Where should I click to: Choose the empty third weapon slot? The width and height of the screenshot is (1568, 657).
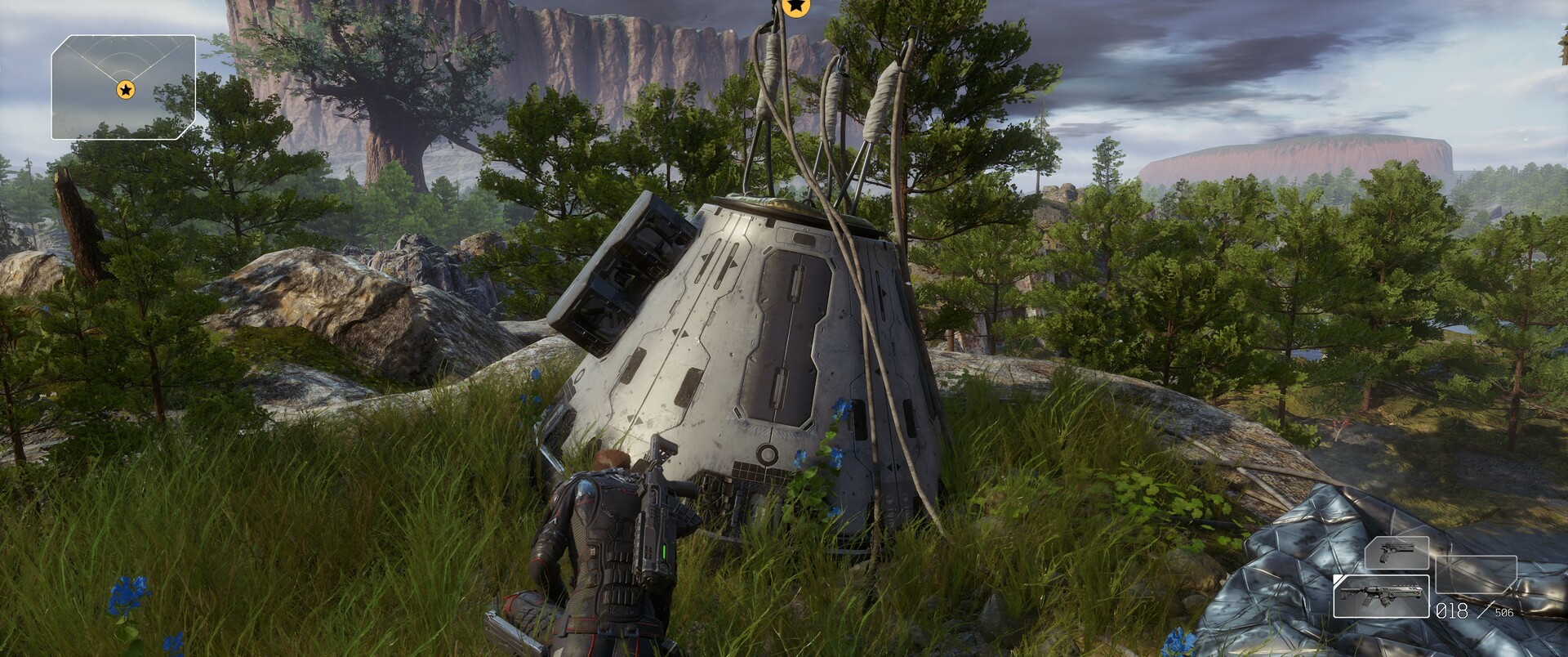click(x=1476, y=574)
